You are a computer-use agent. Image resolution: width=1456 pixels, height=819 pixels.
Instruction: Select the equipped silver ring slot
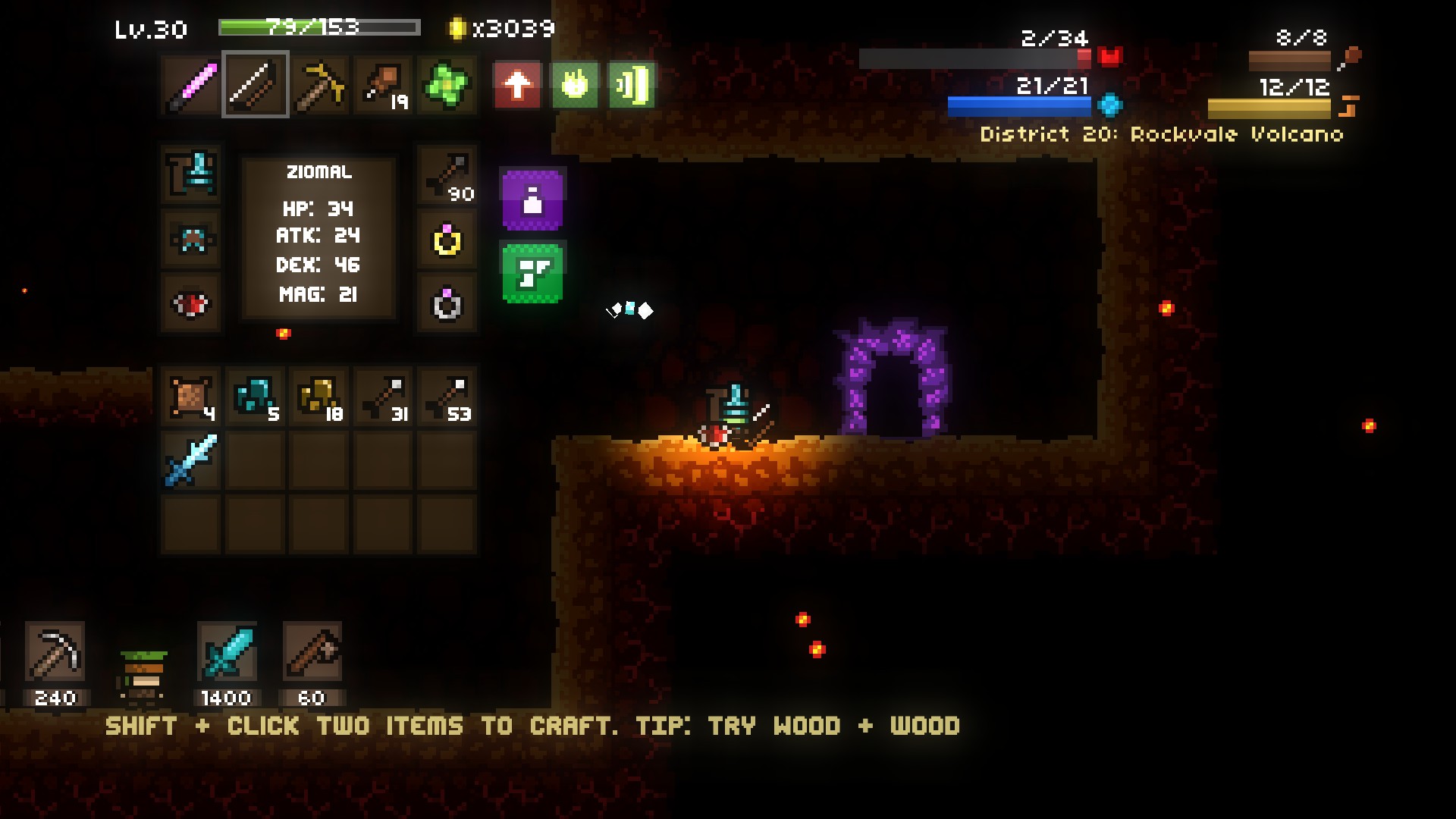click(x=447, y=304)
